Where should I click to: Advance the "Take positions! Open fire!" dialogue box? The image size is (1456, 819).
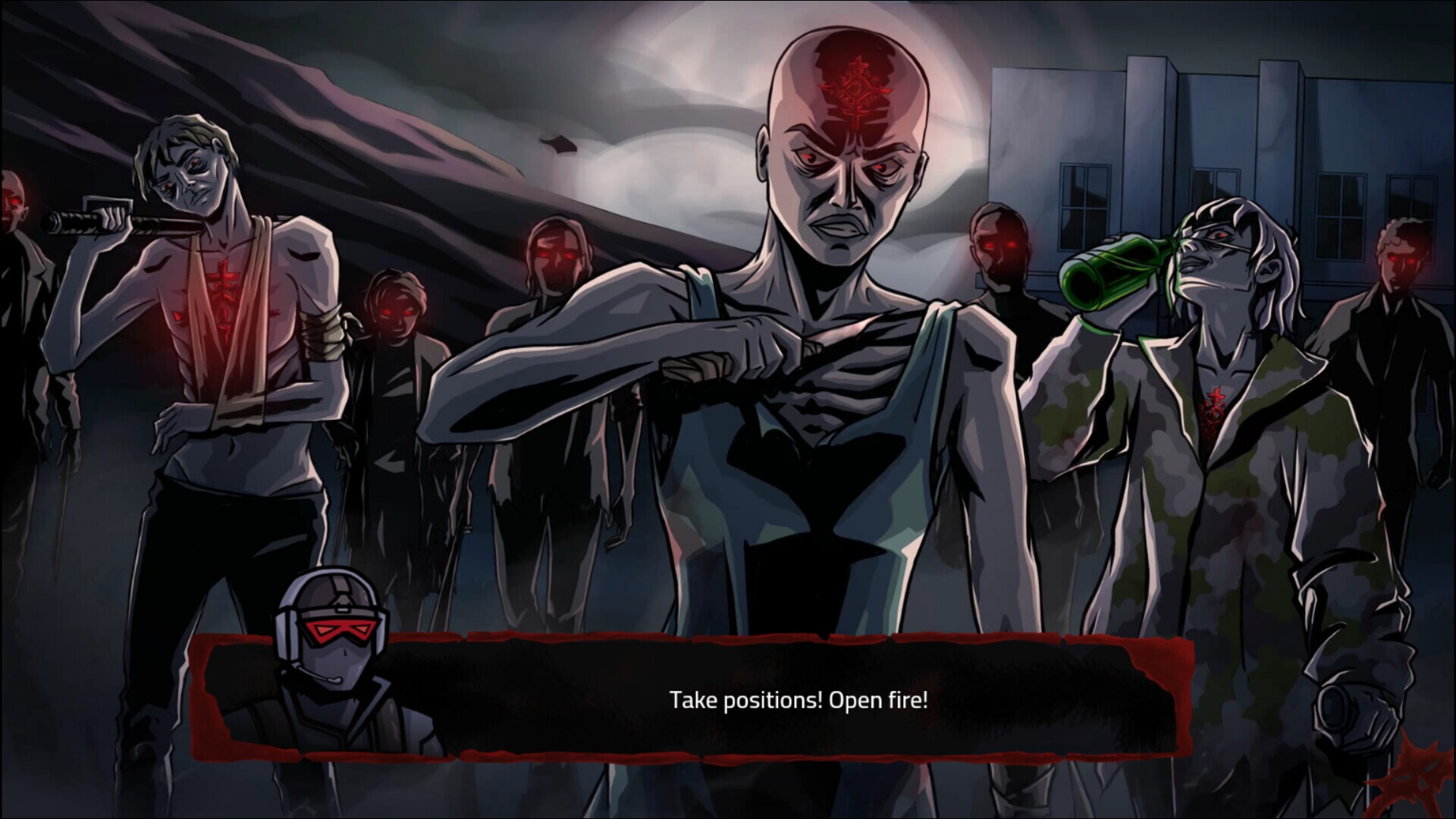[x=798, y=699]
